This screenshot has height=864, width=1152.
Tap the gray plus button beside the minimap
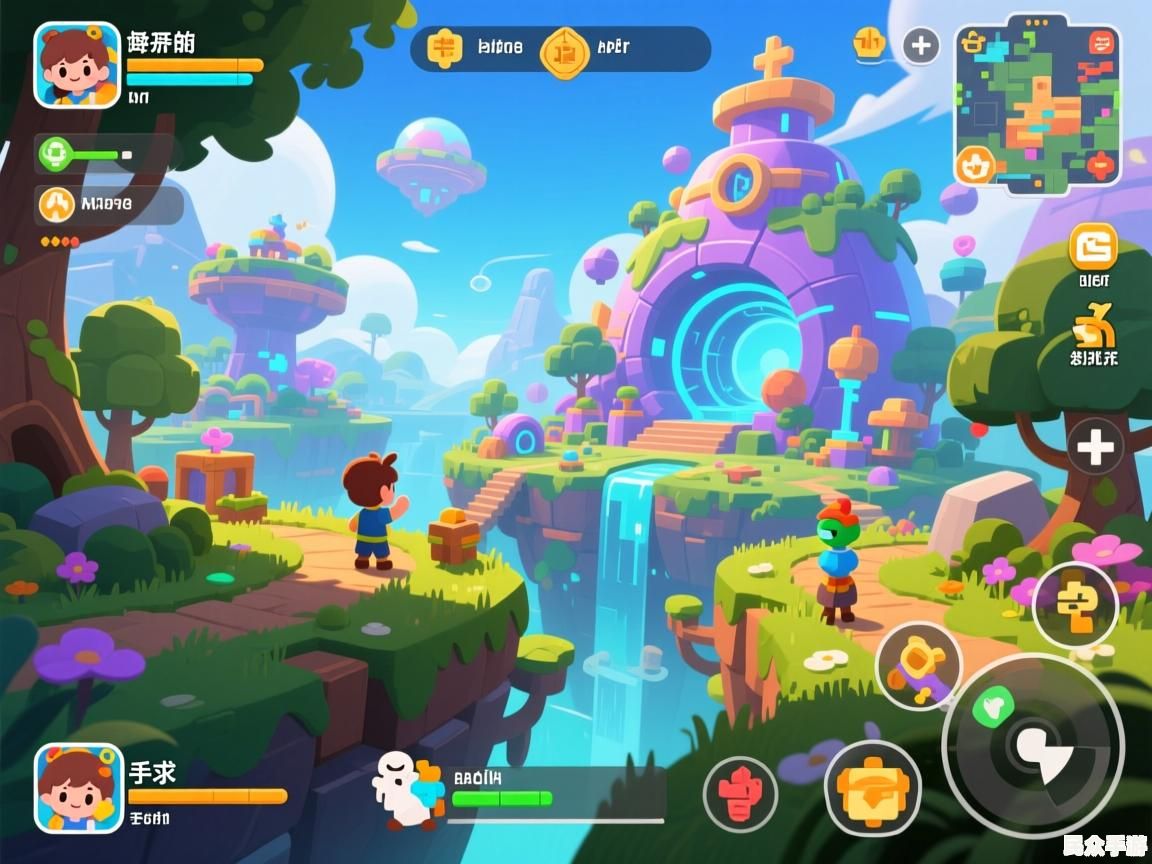(920, 45)
